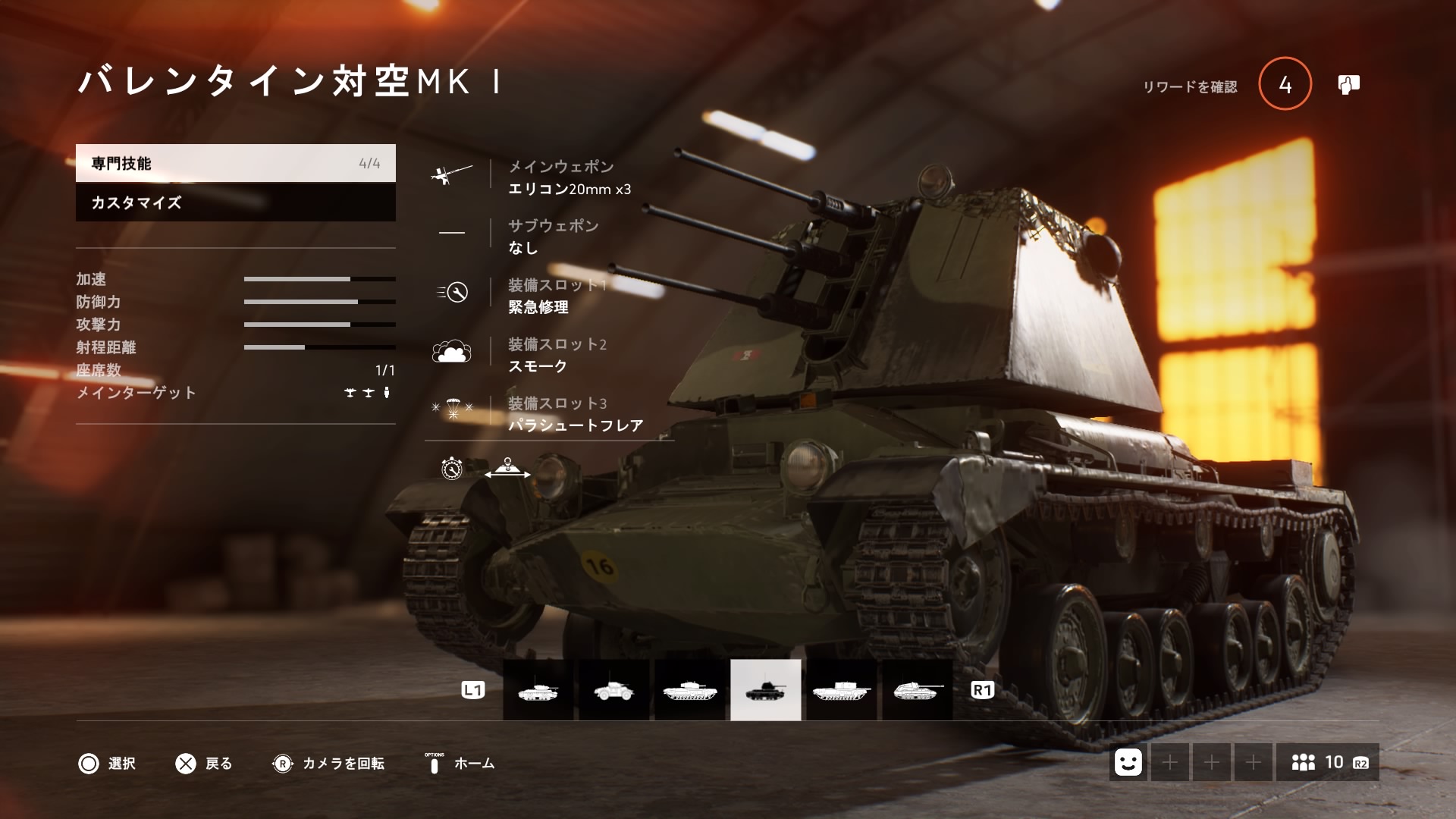The image size is (1456, 819).
Task: Select the armored car thumbnail in the vehicle row
Action: [x=615, y=690]
